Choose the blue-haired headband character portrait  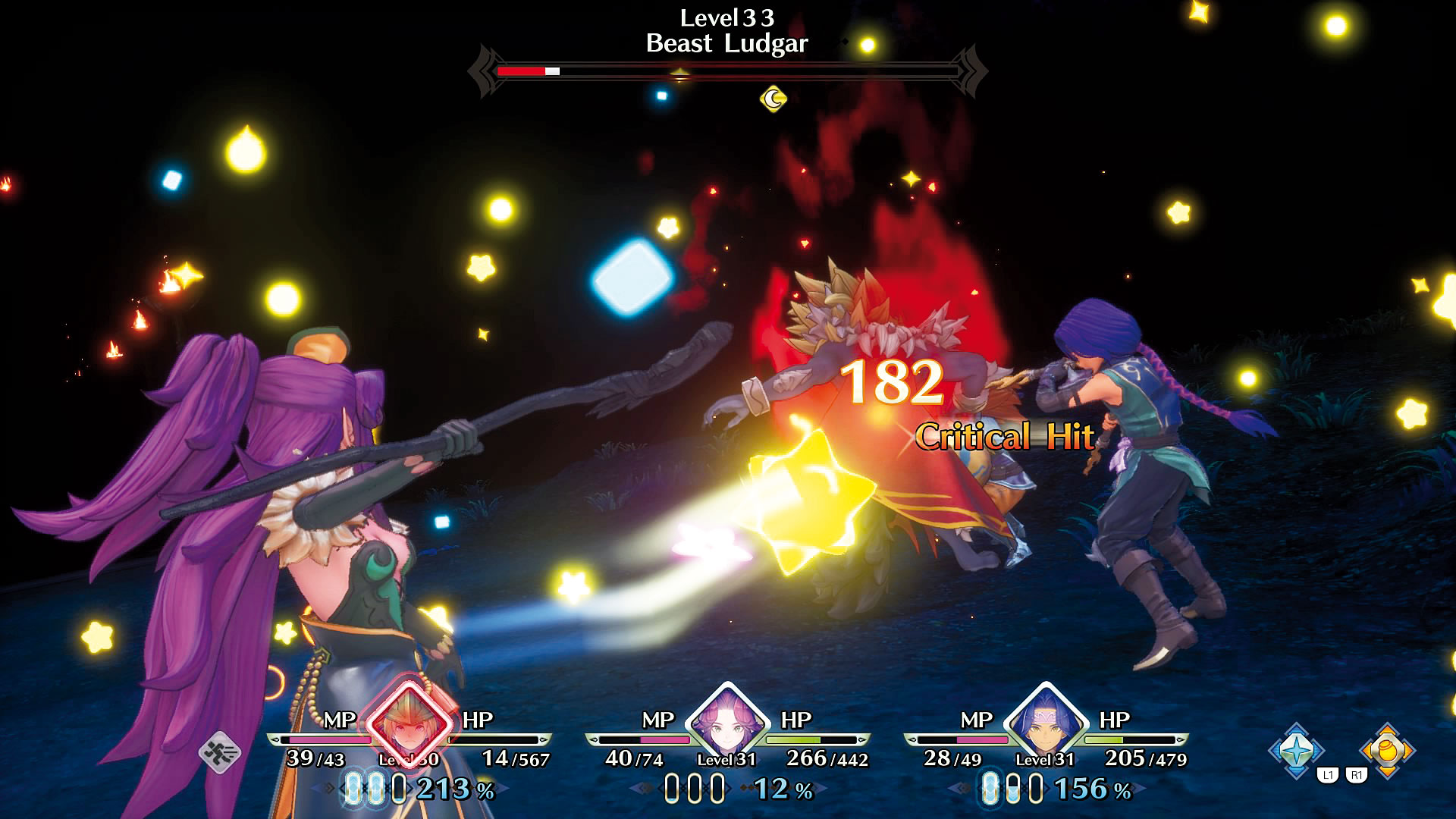click(x=1045, y=722)
